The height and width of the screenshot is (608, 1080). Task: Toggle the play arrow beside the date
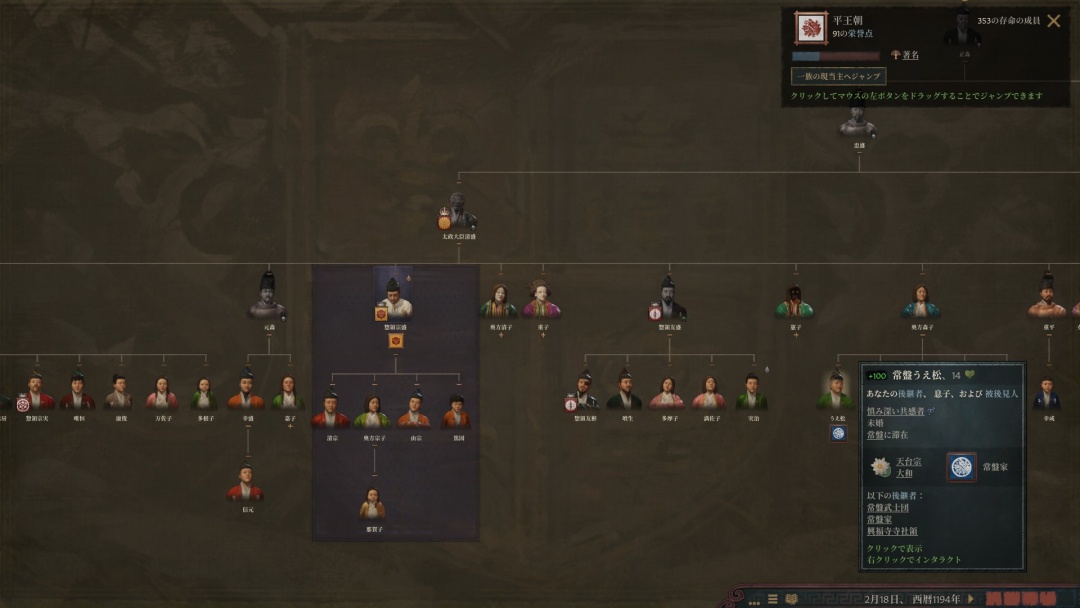tap(970, 598)
